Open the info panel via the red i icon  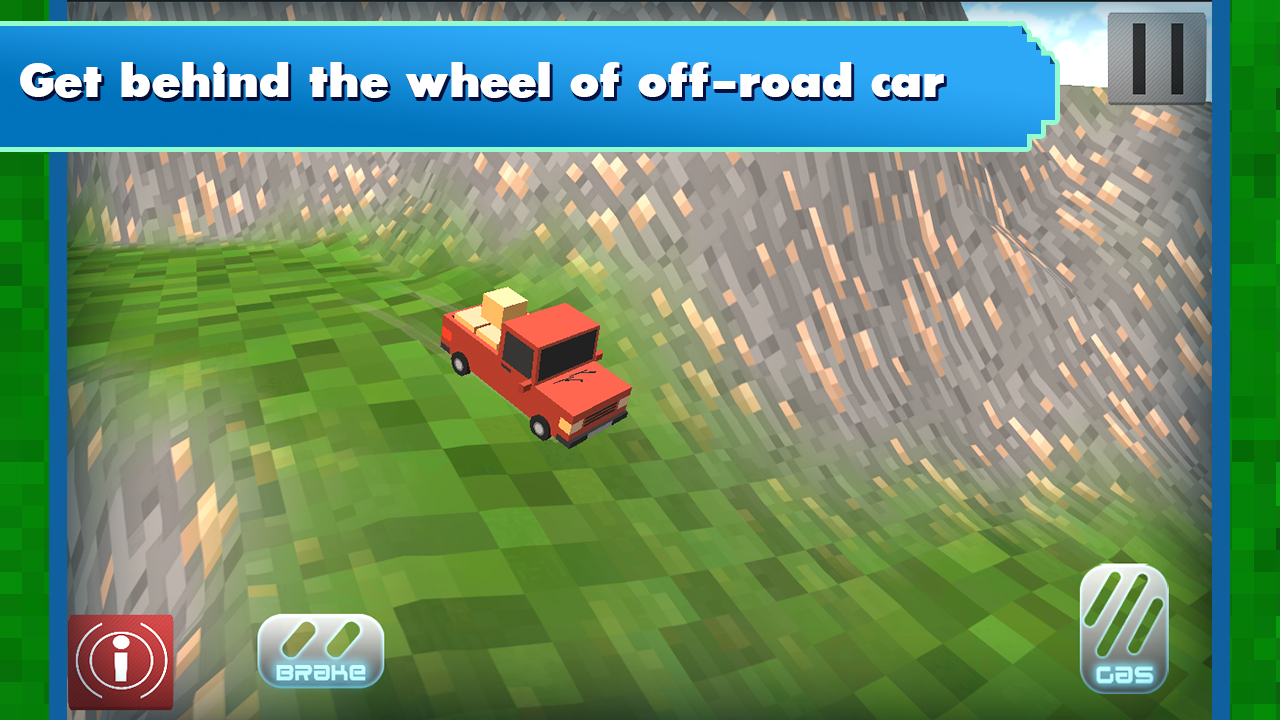119,663
